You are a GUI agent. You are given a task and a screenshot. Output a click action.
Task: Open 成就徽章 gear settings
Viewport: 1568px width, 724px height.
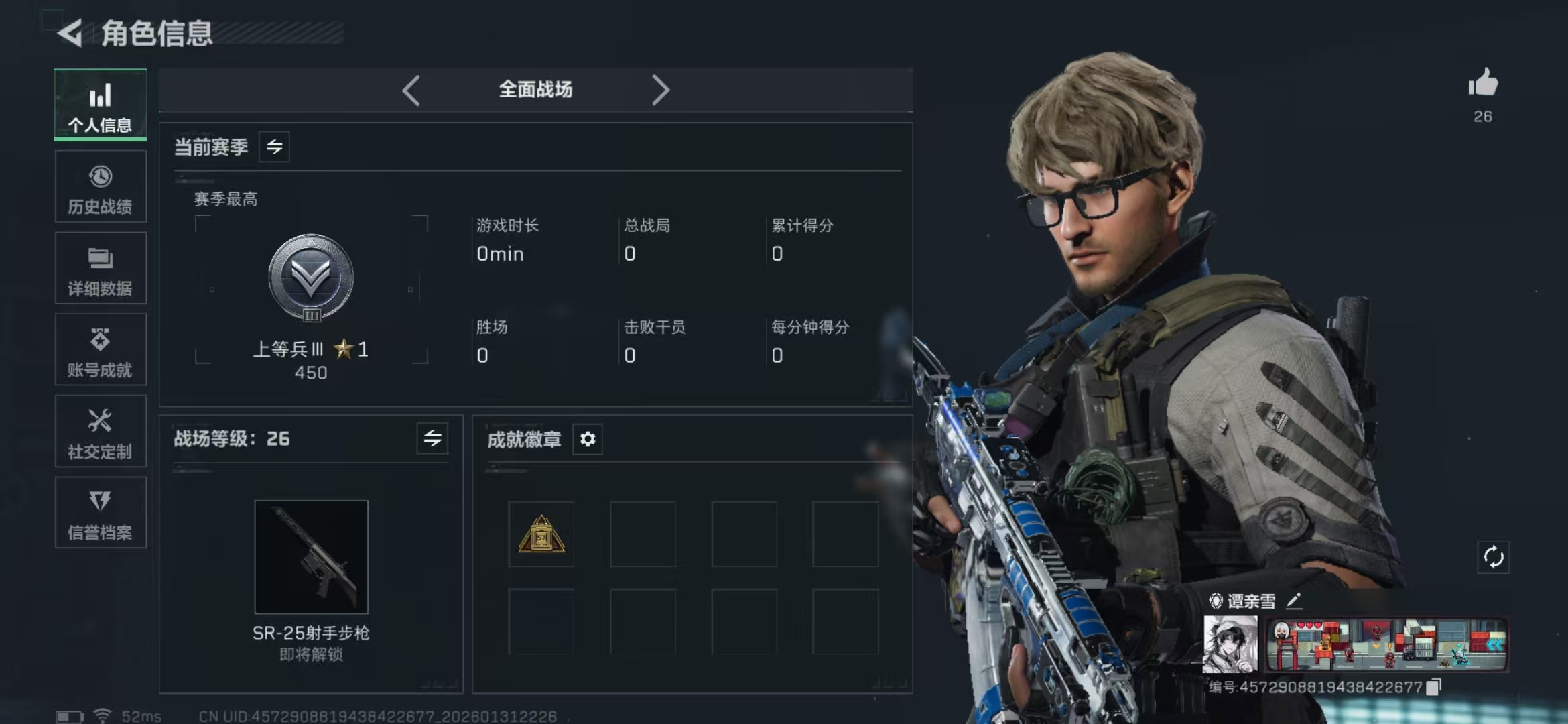point(588,439)
